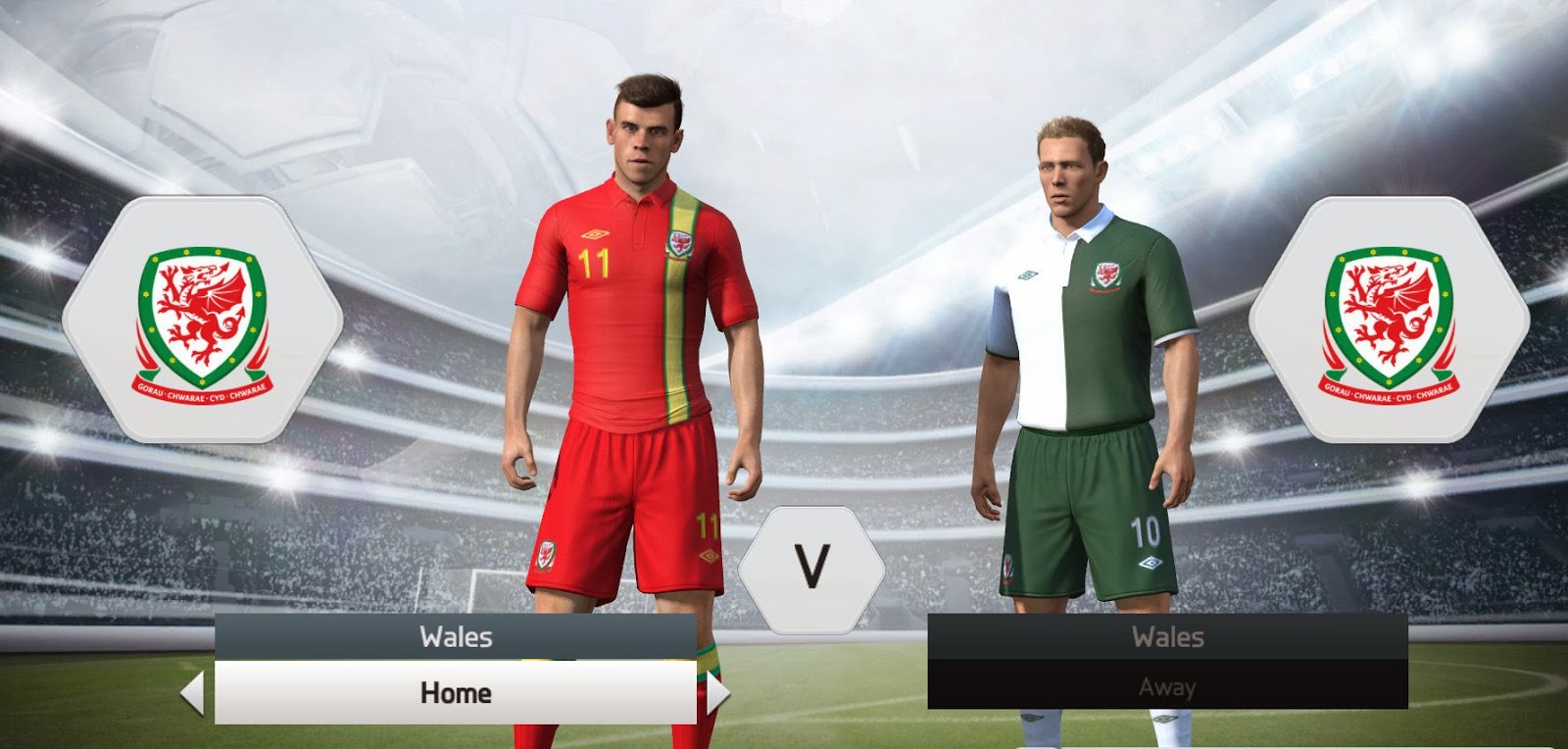Click the right arrow to cycle kits forward

(x=715, y=692)
